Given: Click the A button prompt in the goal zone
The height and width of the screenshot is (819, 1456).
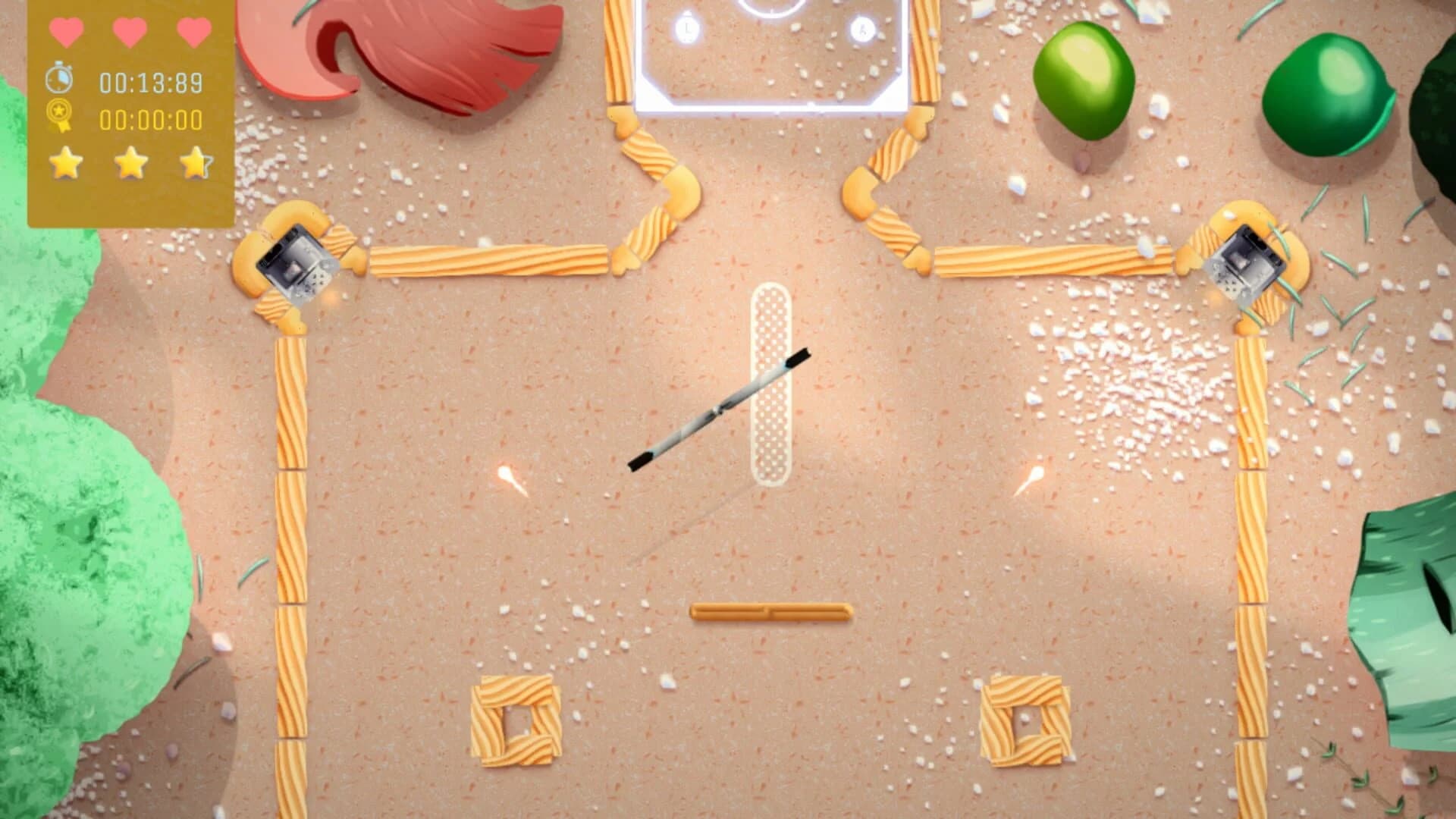Looking at the screenshot, I should [x=860, y=28].
